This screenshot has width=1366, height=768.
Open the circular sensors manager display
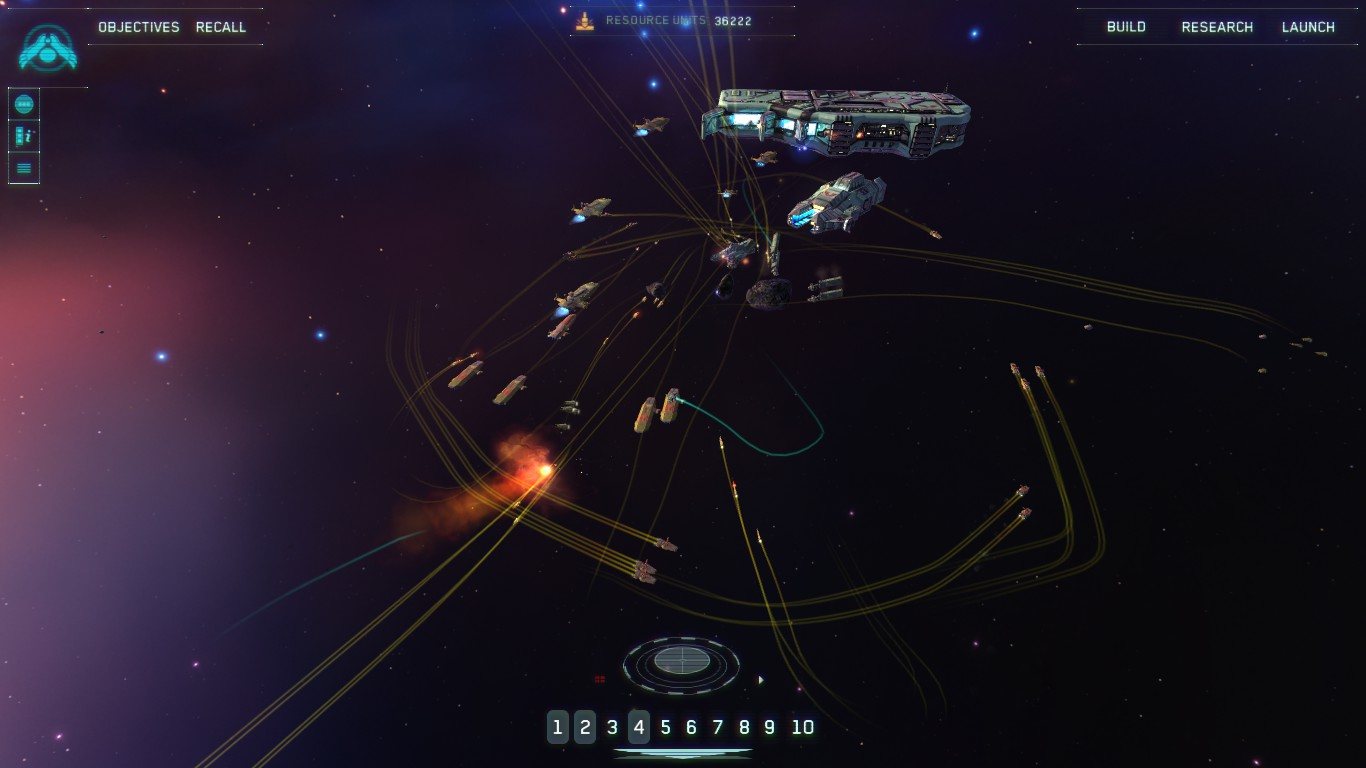point(681,662)
